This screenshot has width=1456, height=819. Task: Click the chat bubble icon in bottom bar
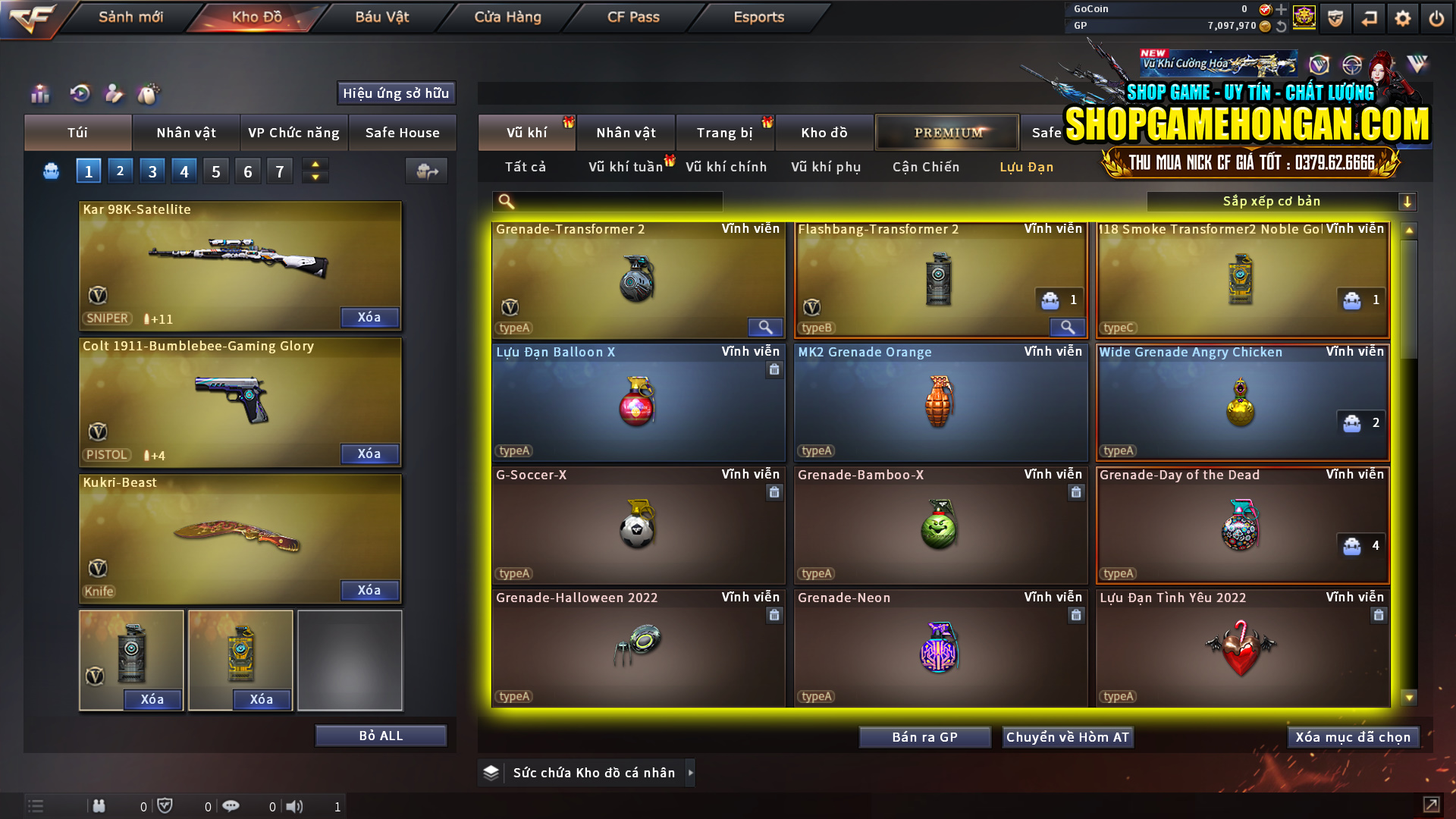click(x=231, y=806)
